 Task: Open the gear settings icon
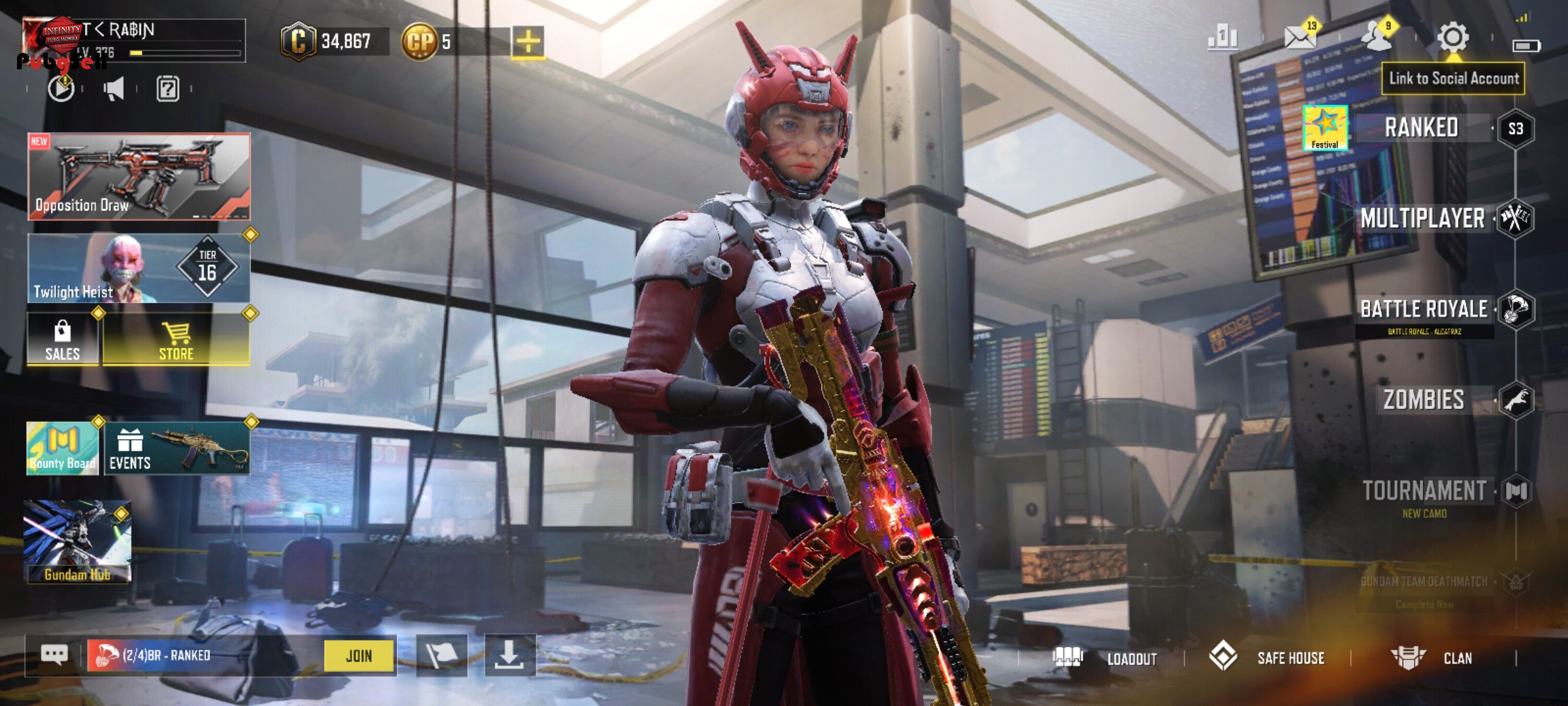point(1452,37)
